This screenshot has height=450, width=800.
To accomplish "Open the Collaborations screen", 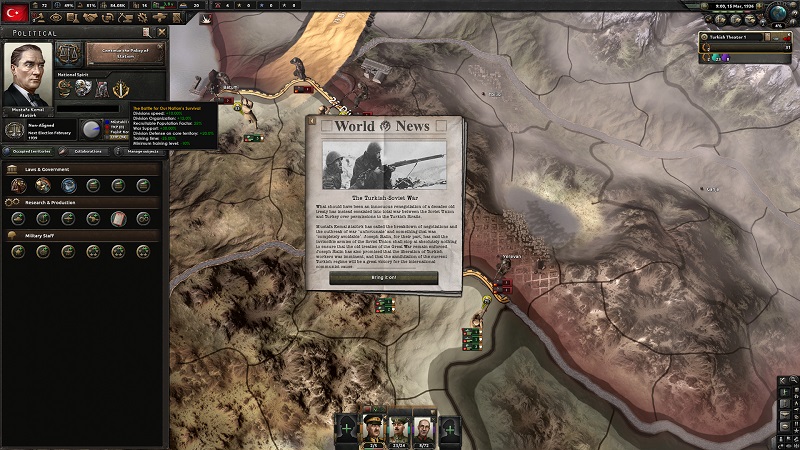I will [x=87, y=151].
